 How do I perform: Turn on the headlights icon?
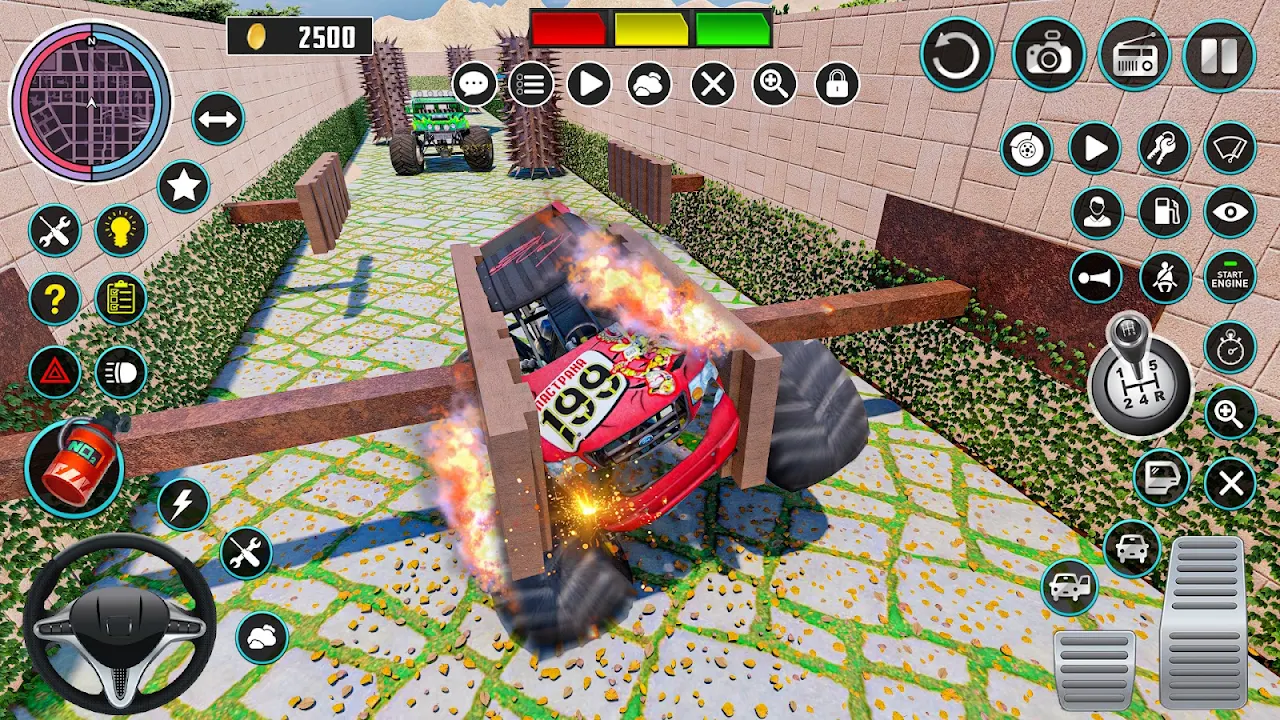(x=121, y=373)
